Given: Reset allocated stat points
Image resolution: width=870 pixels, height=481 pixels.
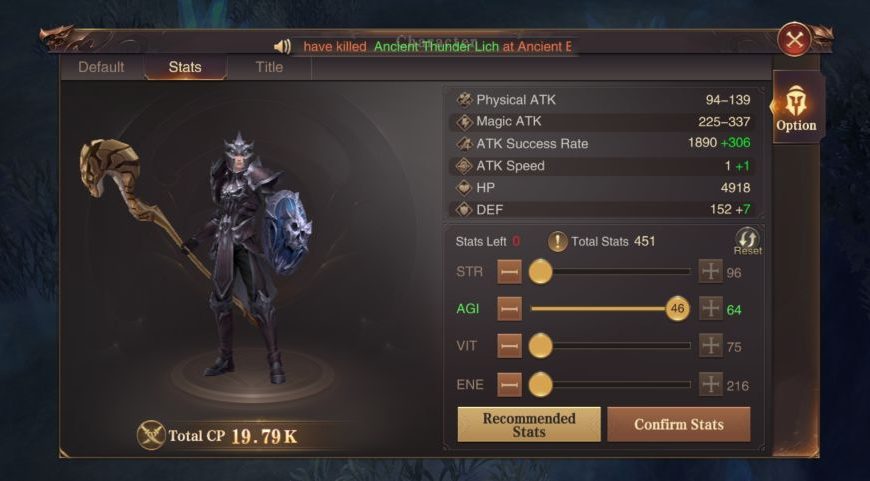Looking at the screenshot, I should 747,240.
